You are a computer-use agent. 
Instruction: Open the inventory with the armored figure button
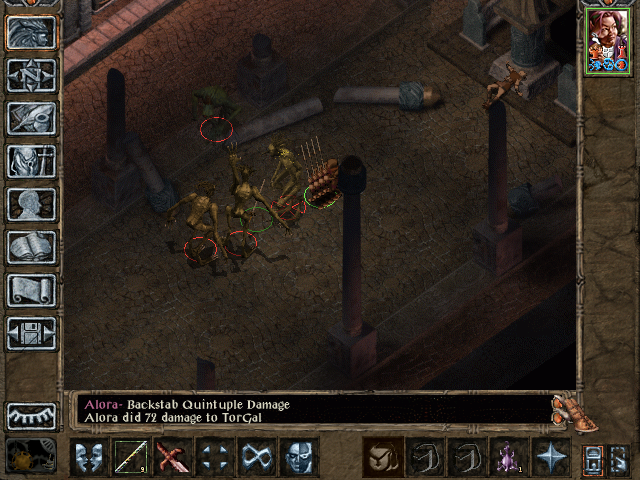[x=32, y=161]
